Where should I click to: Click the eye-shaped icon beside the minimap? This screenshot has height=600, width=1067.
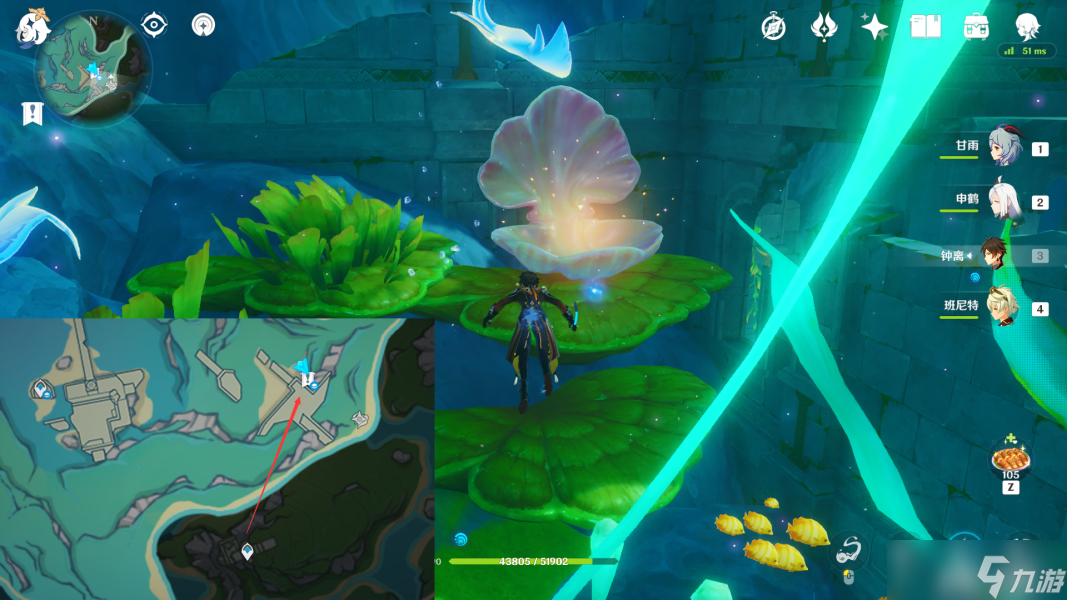[154, 25]
